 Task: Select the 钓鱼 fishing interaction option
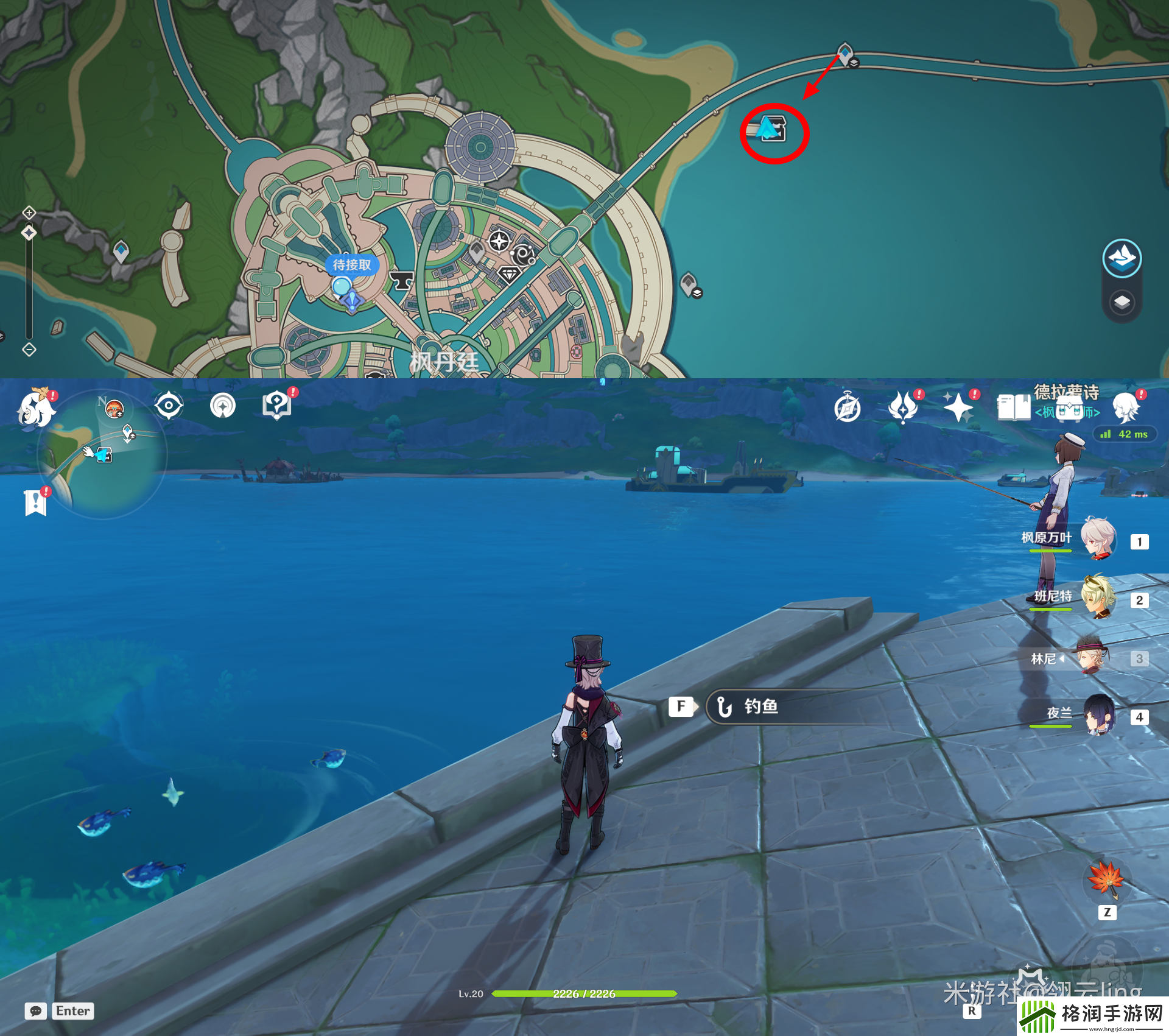760,707
